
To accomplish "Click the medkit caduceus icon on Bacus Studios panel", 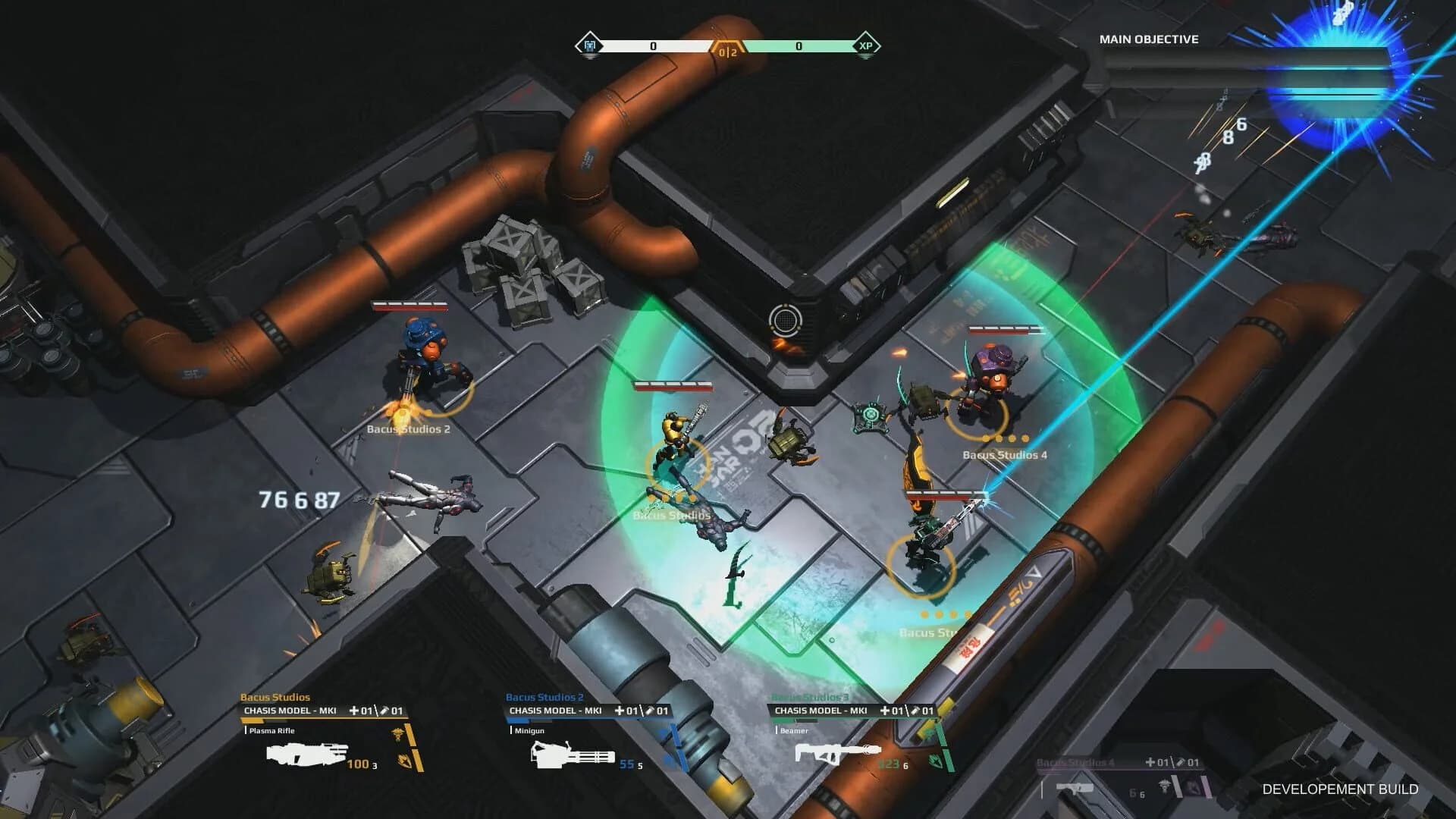I will (397, 735).
